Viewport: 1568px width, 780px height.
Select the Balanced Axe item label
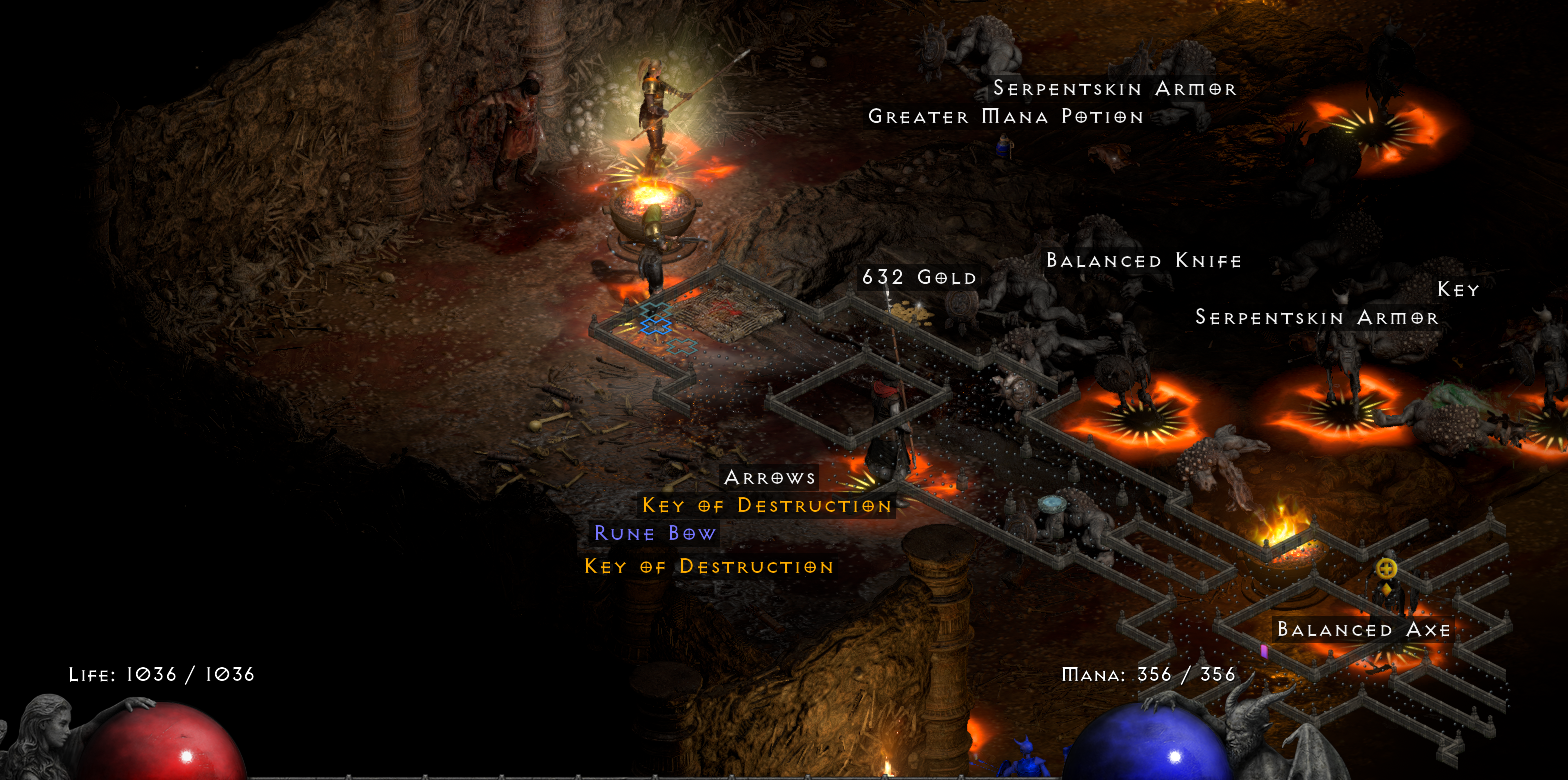[x=1363, y=630]
